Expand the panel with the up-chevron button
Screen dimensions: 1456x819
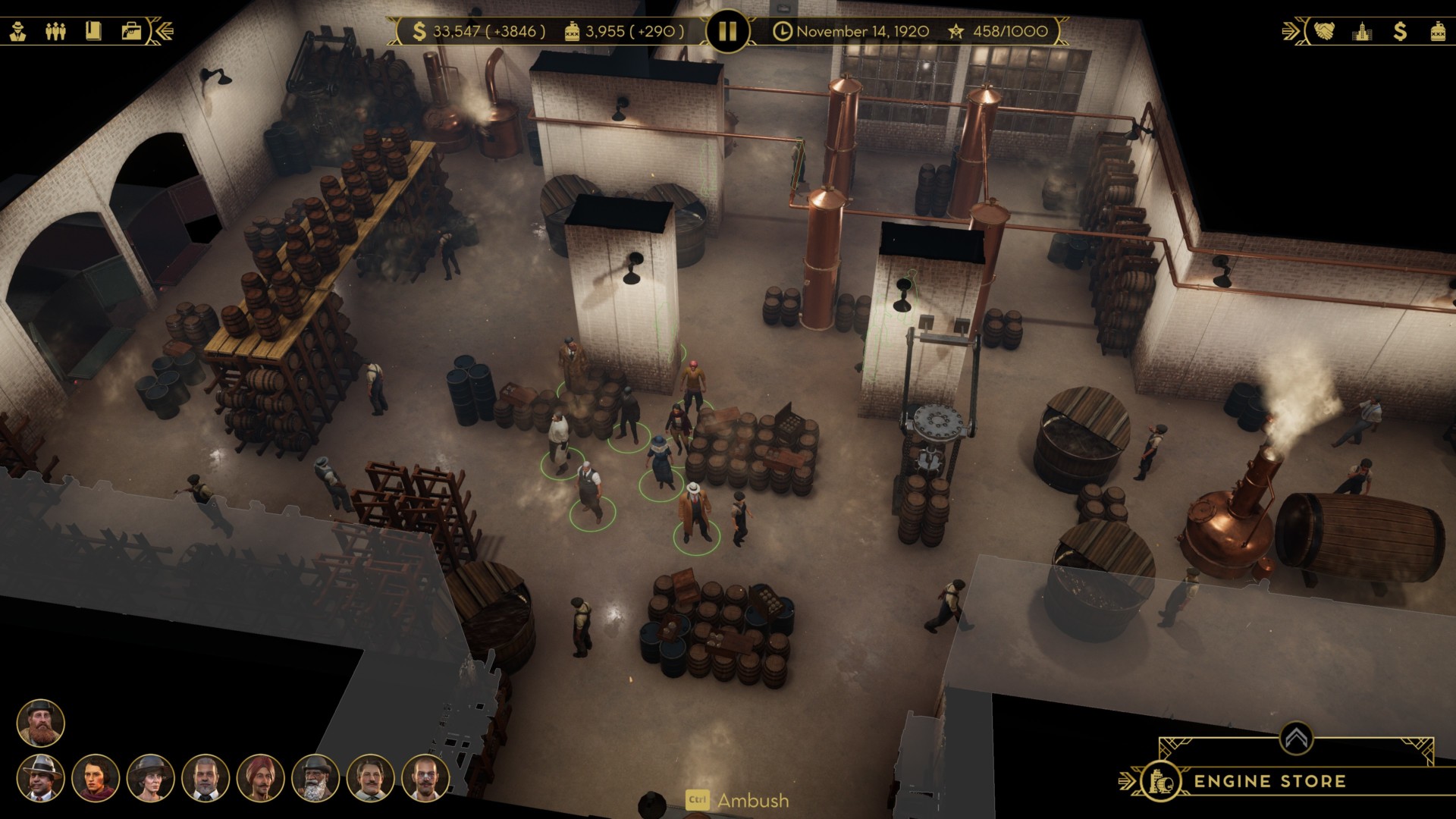pos(1296,737)
